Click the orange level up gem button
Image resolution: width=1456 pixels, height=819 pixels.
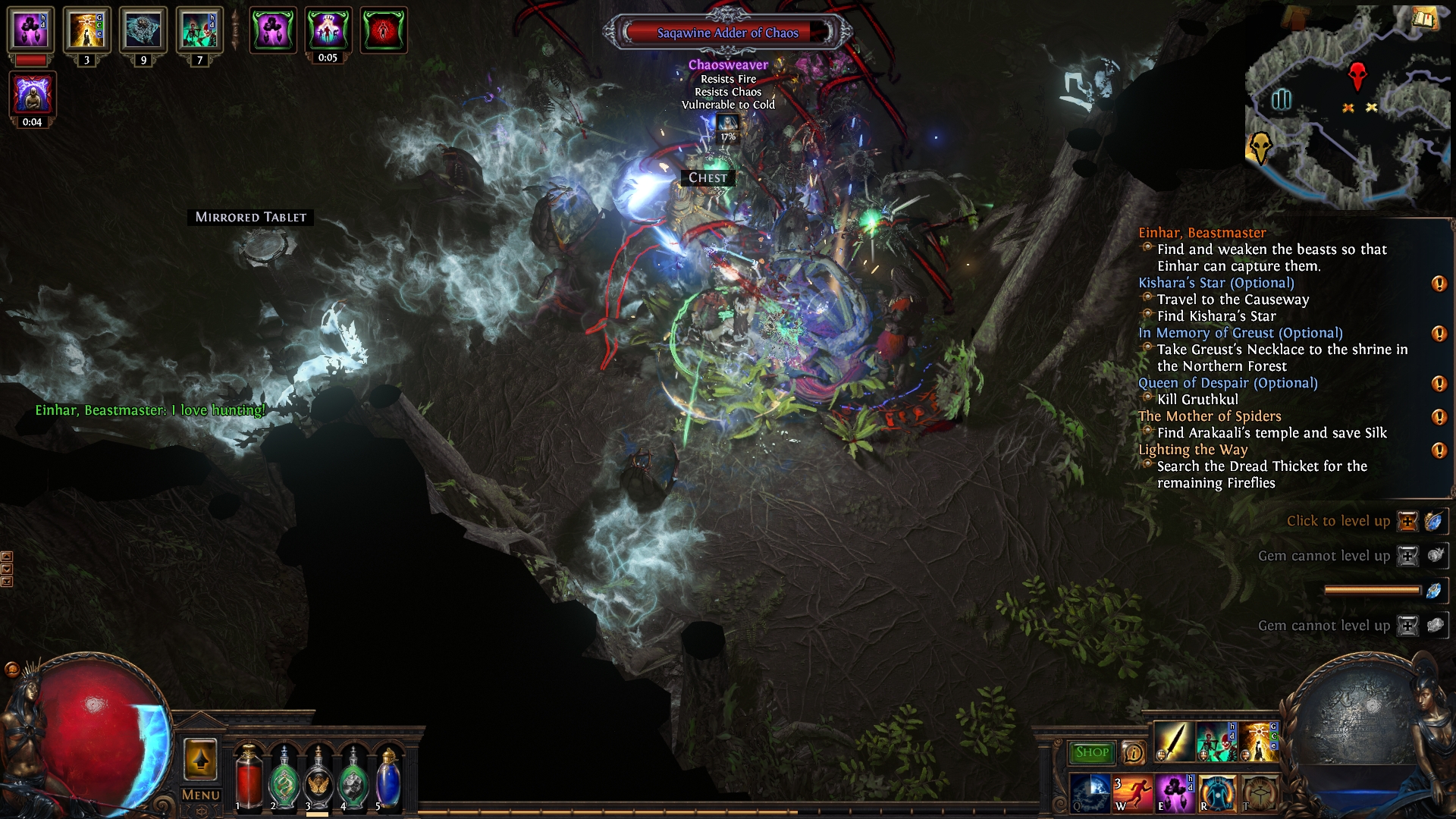coord(1407,521)
